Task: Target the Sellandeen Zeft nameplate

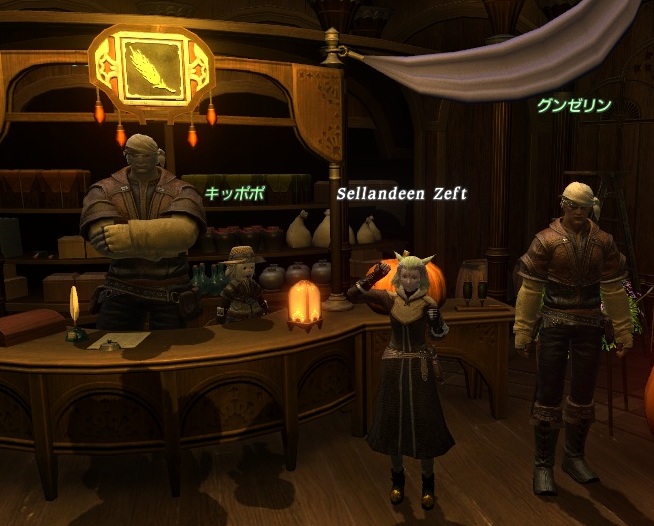Action: point(401,192)
